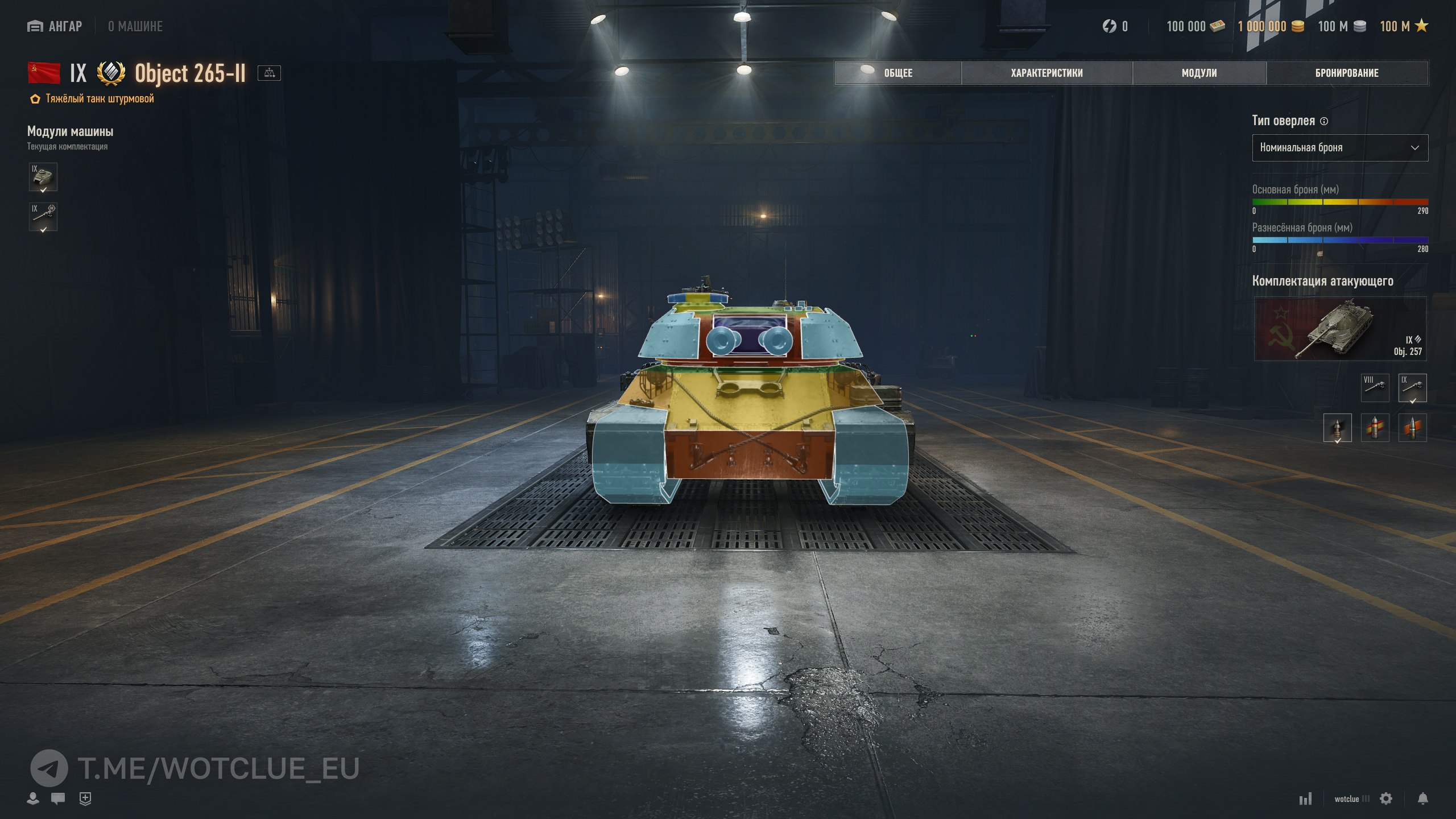Return to the Ангар screen
This screenshot has height=819, width=1456.
[x=55, y=26]
